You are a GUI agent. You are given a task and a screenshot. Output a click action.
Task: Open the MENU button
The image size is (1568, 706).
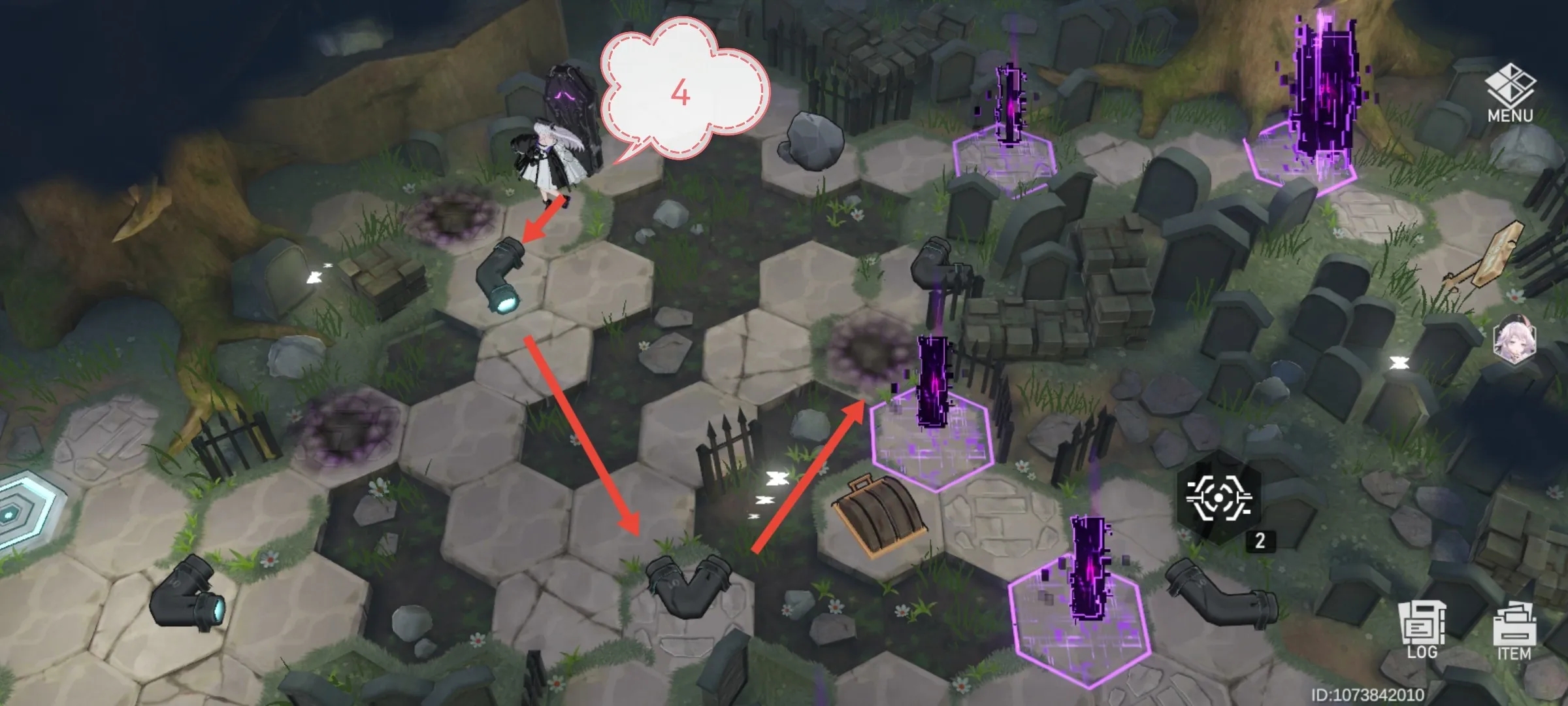(1510, 93)
